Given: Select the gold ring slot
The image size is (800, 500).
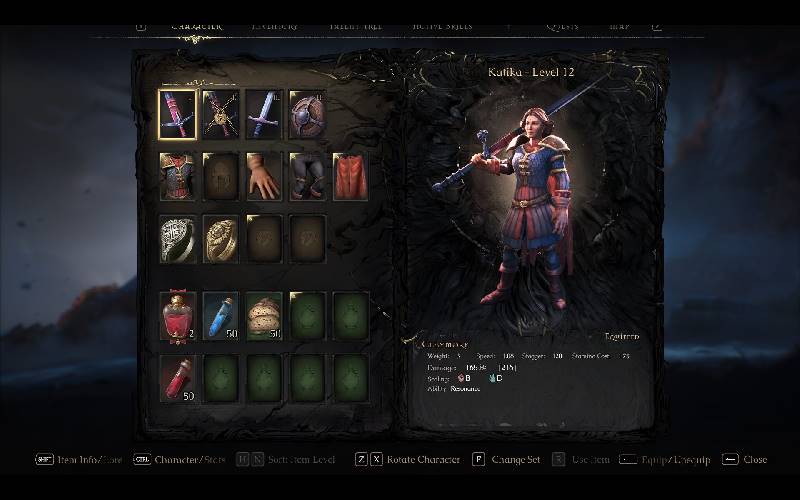Looking at the screenshot, I should click(x=221, y=239).
